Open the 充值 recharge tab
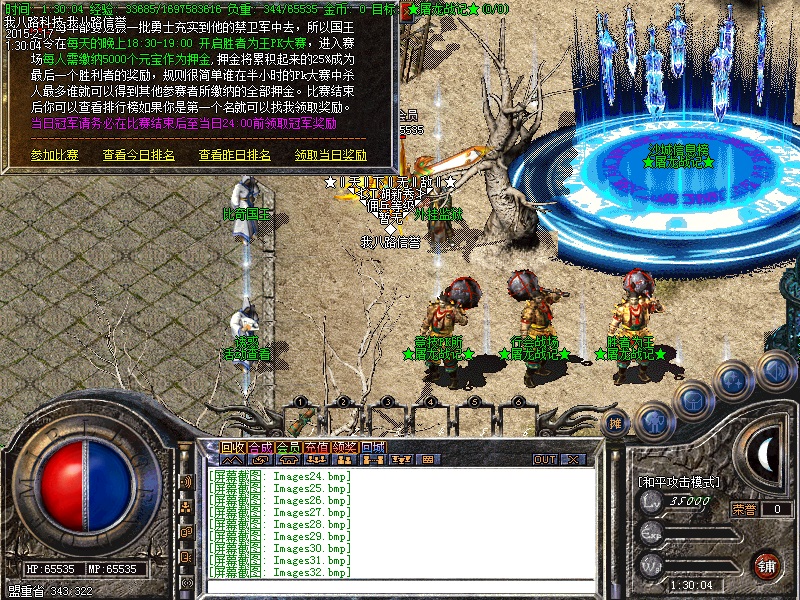The width and height of the screenshot is (800, 600). coord(317,447)
